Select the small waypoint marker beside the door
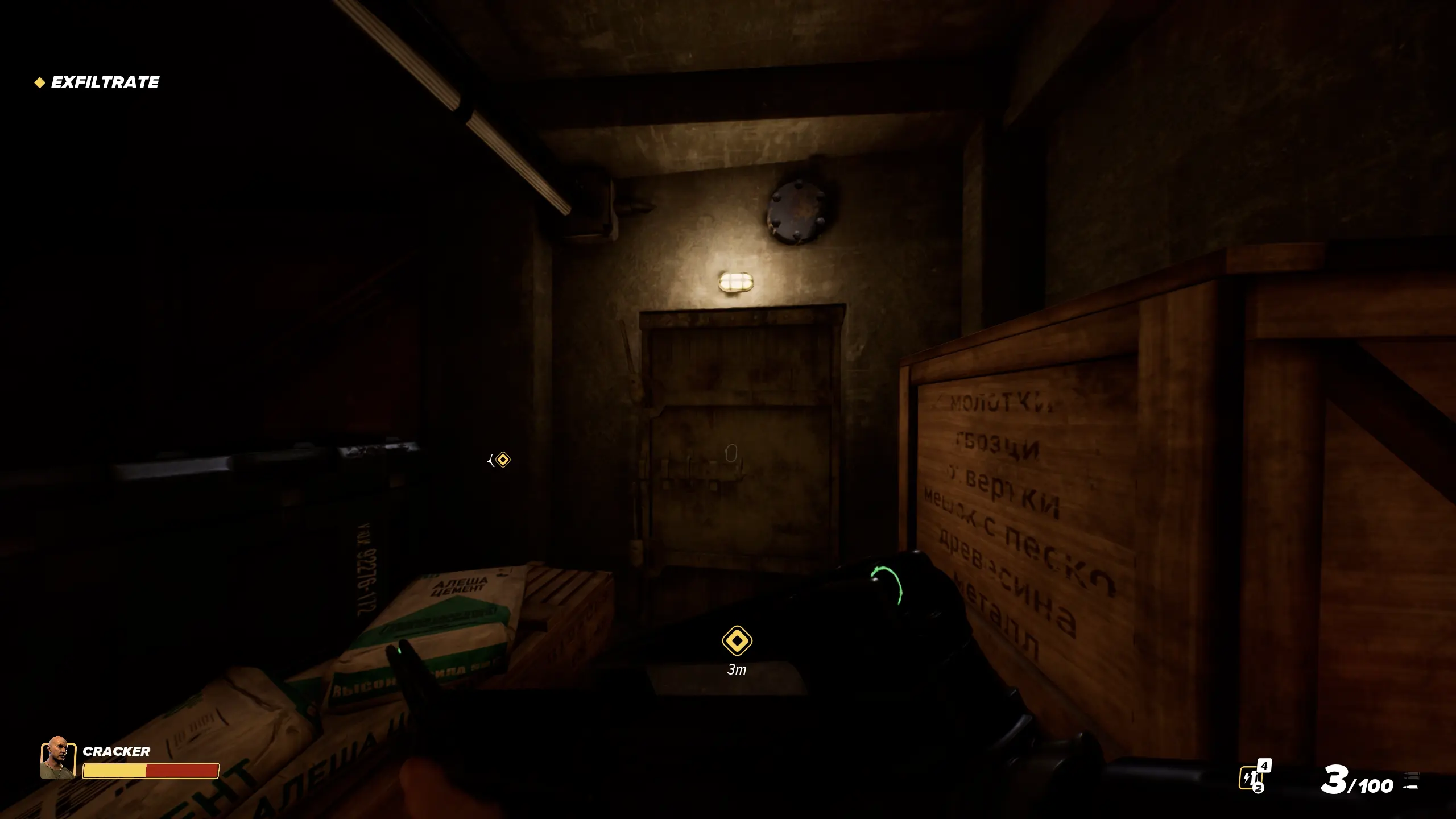This screenshot has height=819, width=1456. [502, 460]
